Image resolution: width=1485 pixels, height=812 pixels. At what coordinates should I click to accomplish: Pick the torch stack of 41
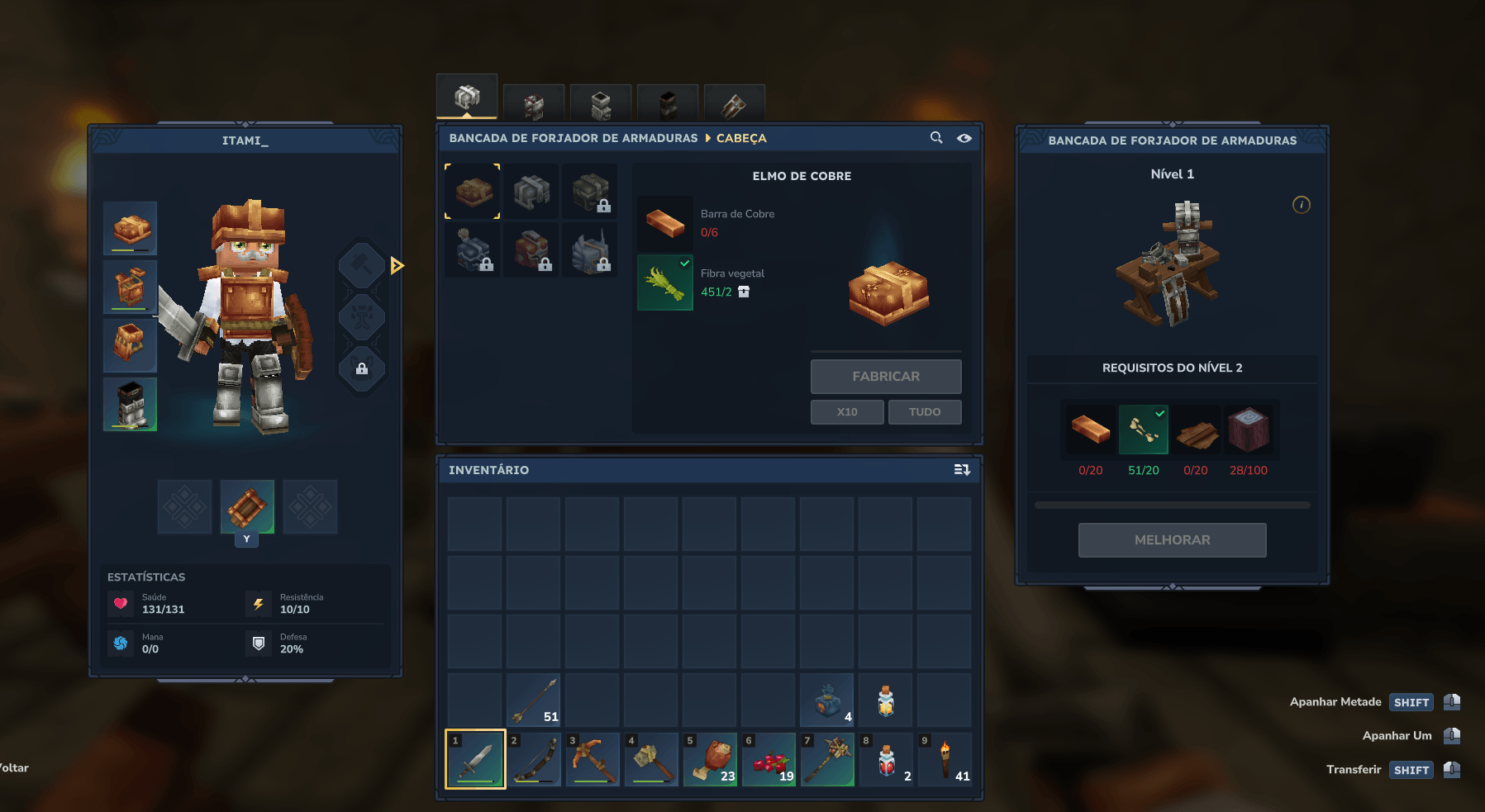945,760
